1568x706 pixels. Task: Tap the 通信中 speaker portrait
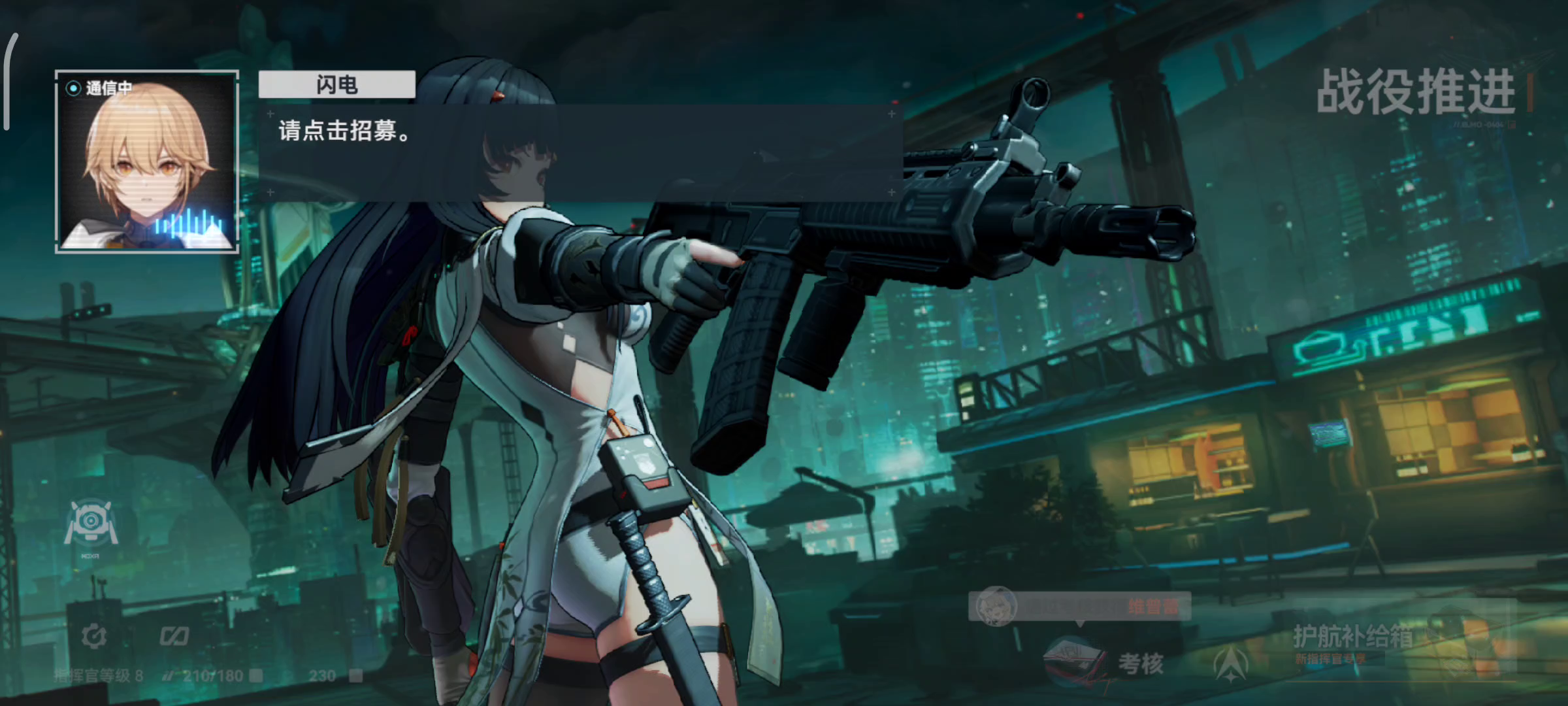(x=147, y=161)
